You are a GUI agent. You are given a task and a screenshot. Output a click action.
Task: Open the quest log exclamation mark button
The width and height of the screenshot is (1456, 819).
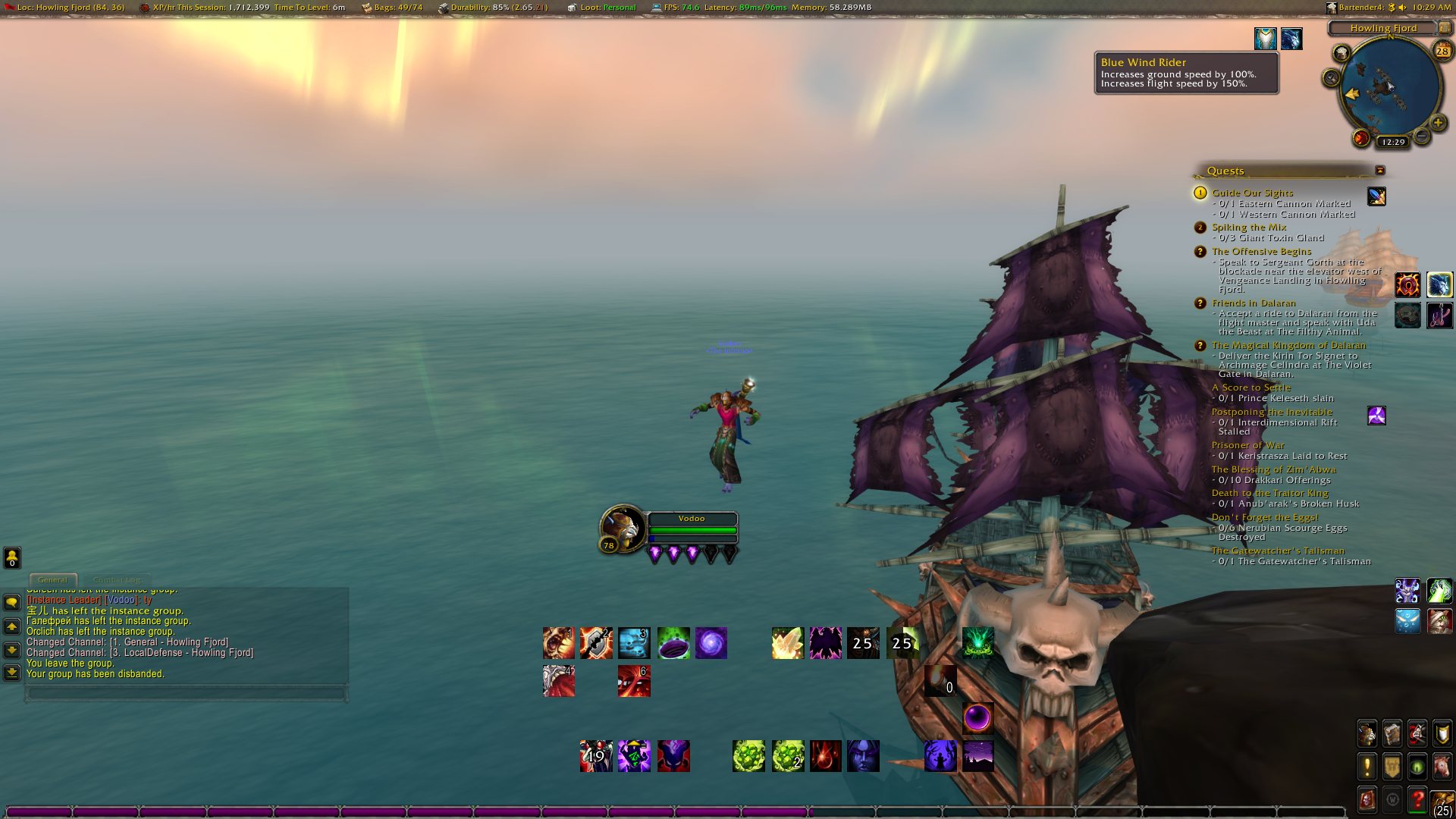point(1367,767)
